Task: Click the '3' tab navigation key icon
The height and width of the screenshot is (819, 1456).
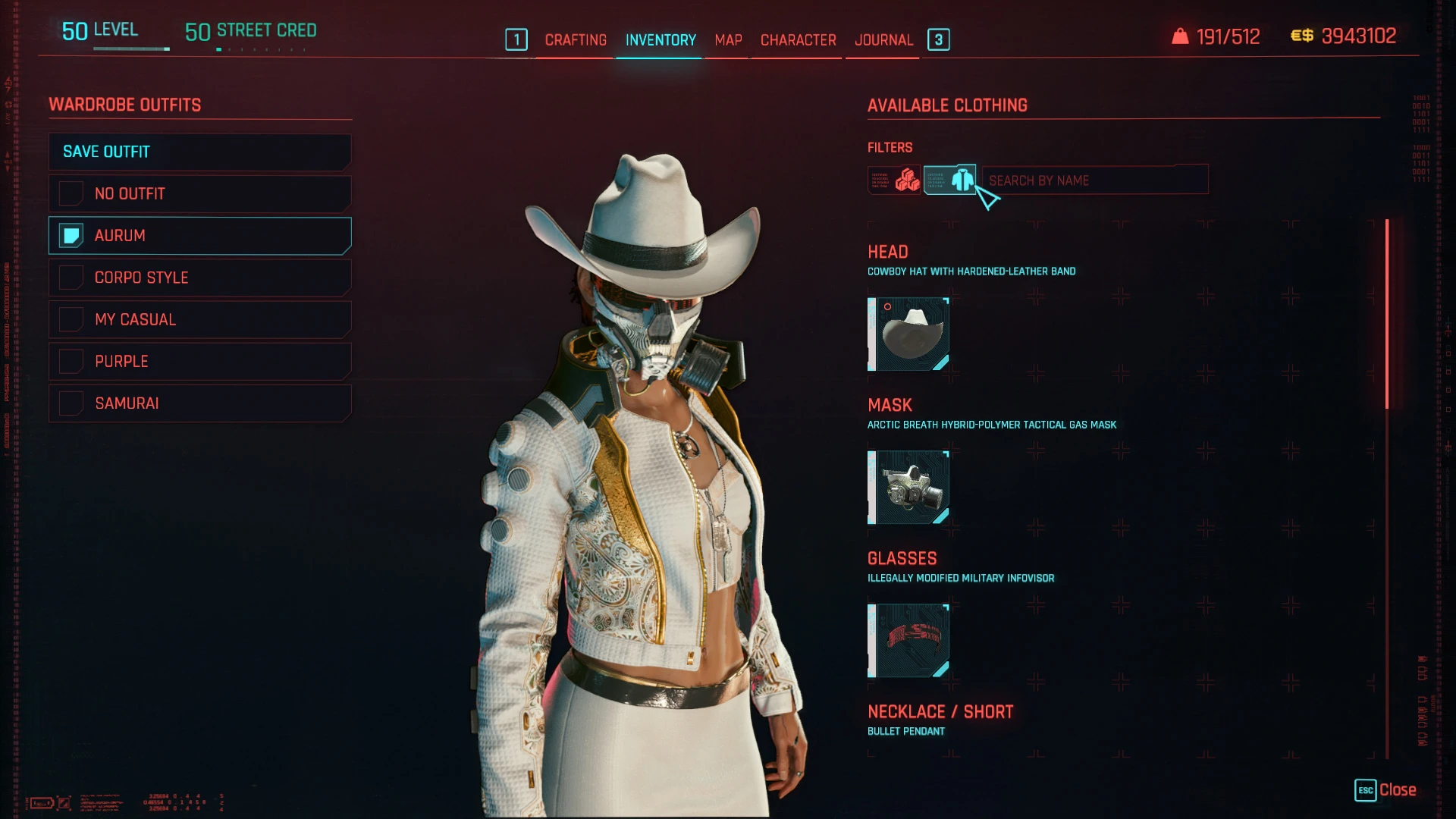Action: (x=939, y=40)
